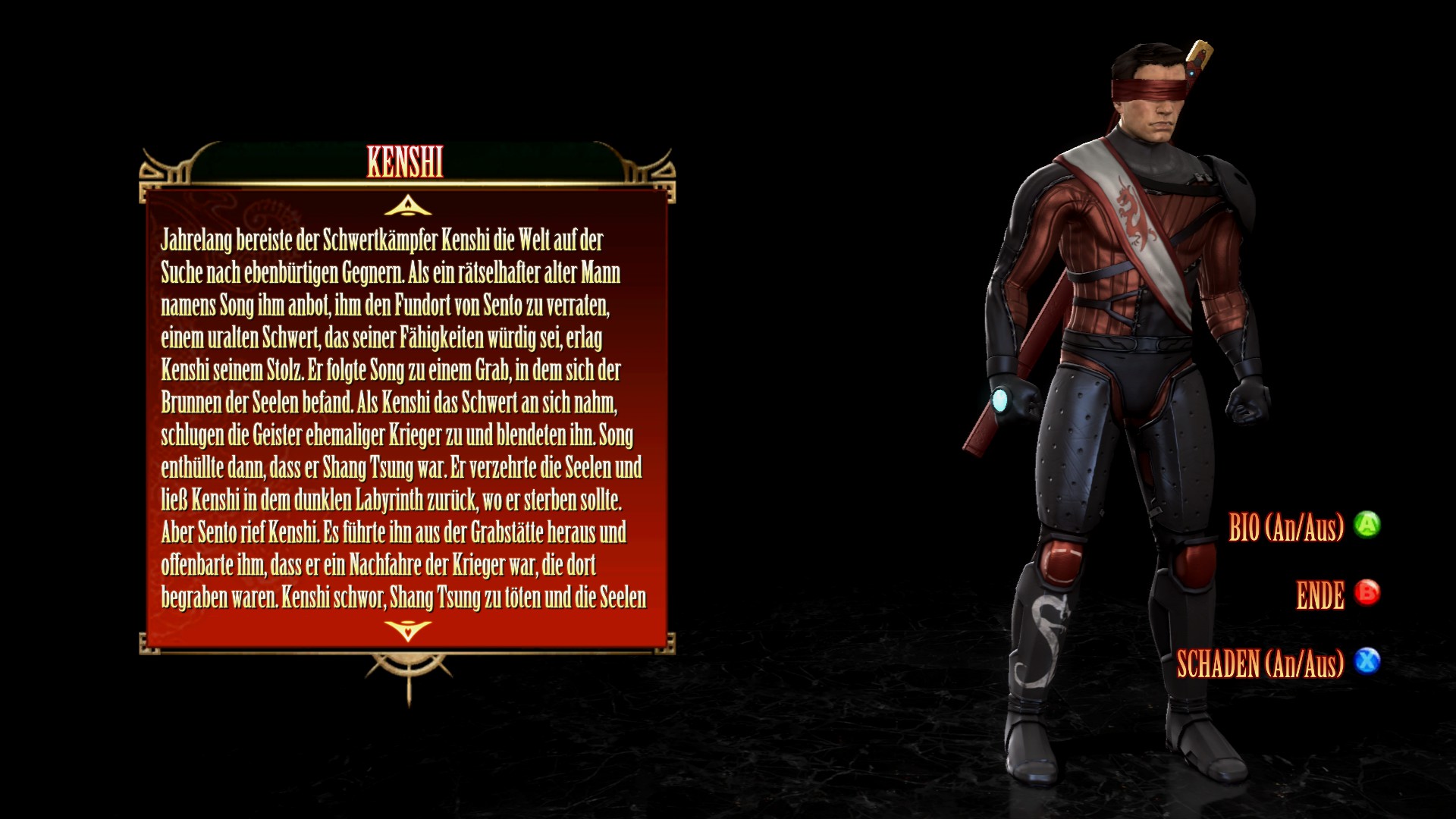
Task: Click the down arrow below biography text
Action: pos(408,629)
